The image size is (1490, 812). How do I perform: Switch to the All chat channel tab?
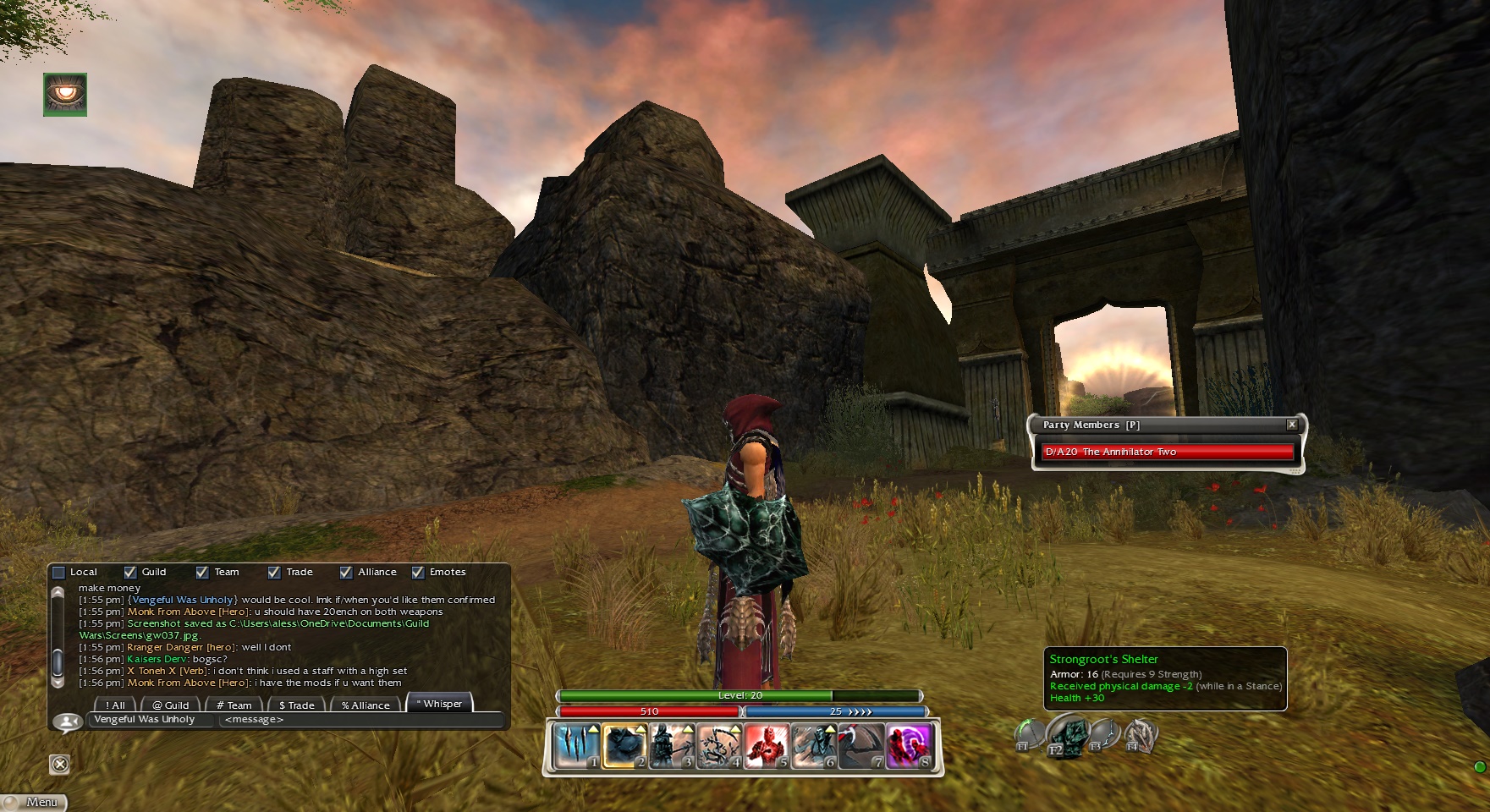[115, 705]
